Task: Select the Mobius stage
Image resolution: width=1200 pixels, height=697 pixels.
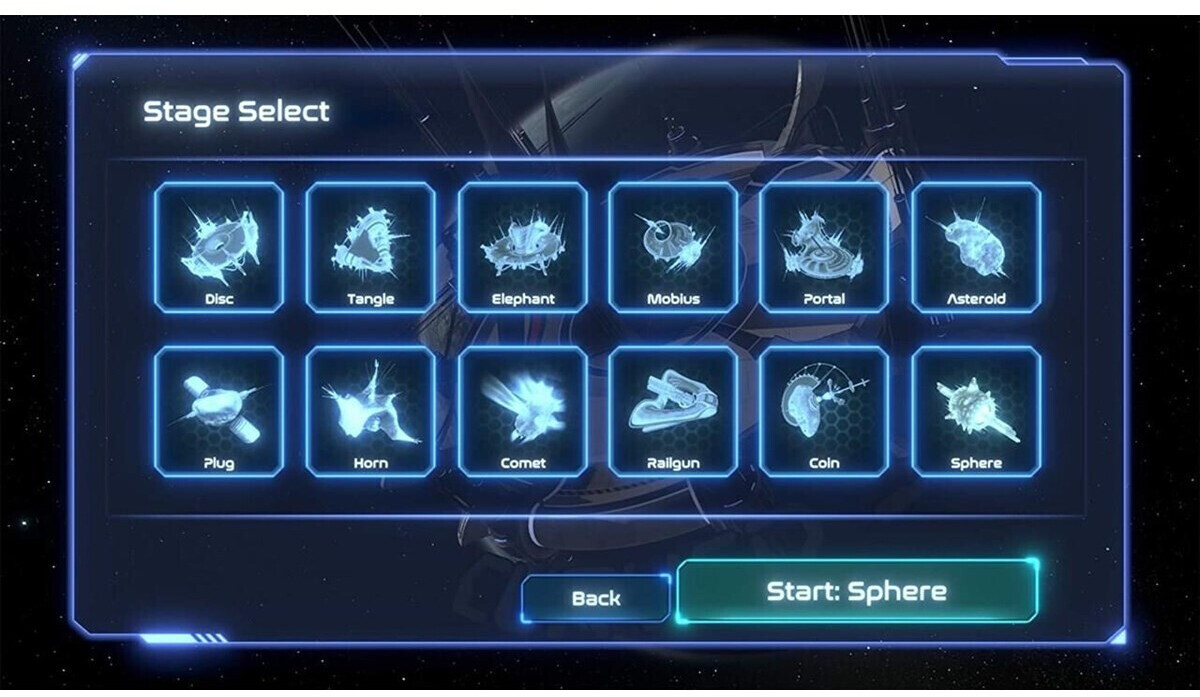Action: (x=673, y=248)
